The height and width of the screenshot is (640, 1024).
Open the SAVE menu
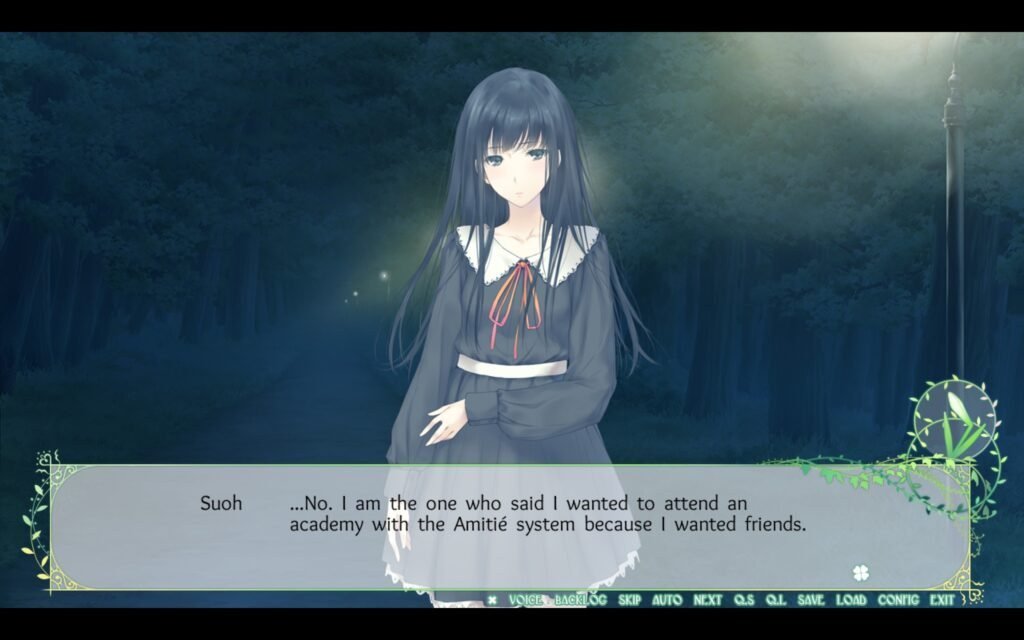pyautogui.click(x=811, y=600)
